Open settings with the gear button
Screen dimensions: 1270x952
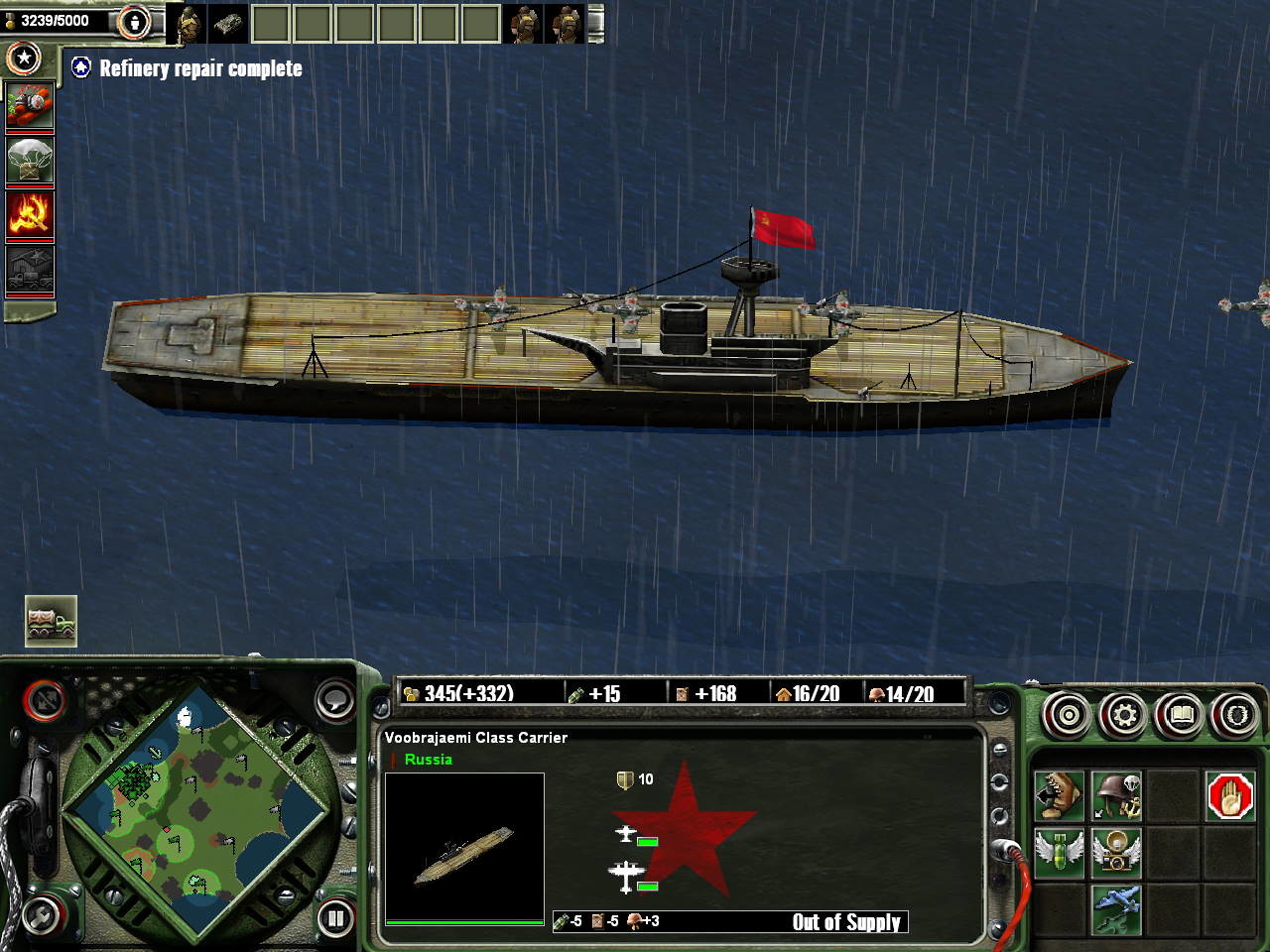1124,714
